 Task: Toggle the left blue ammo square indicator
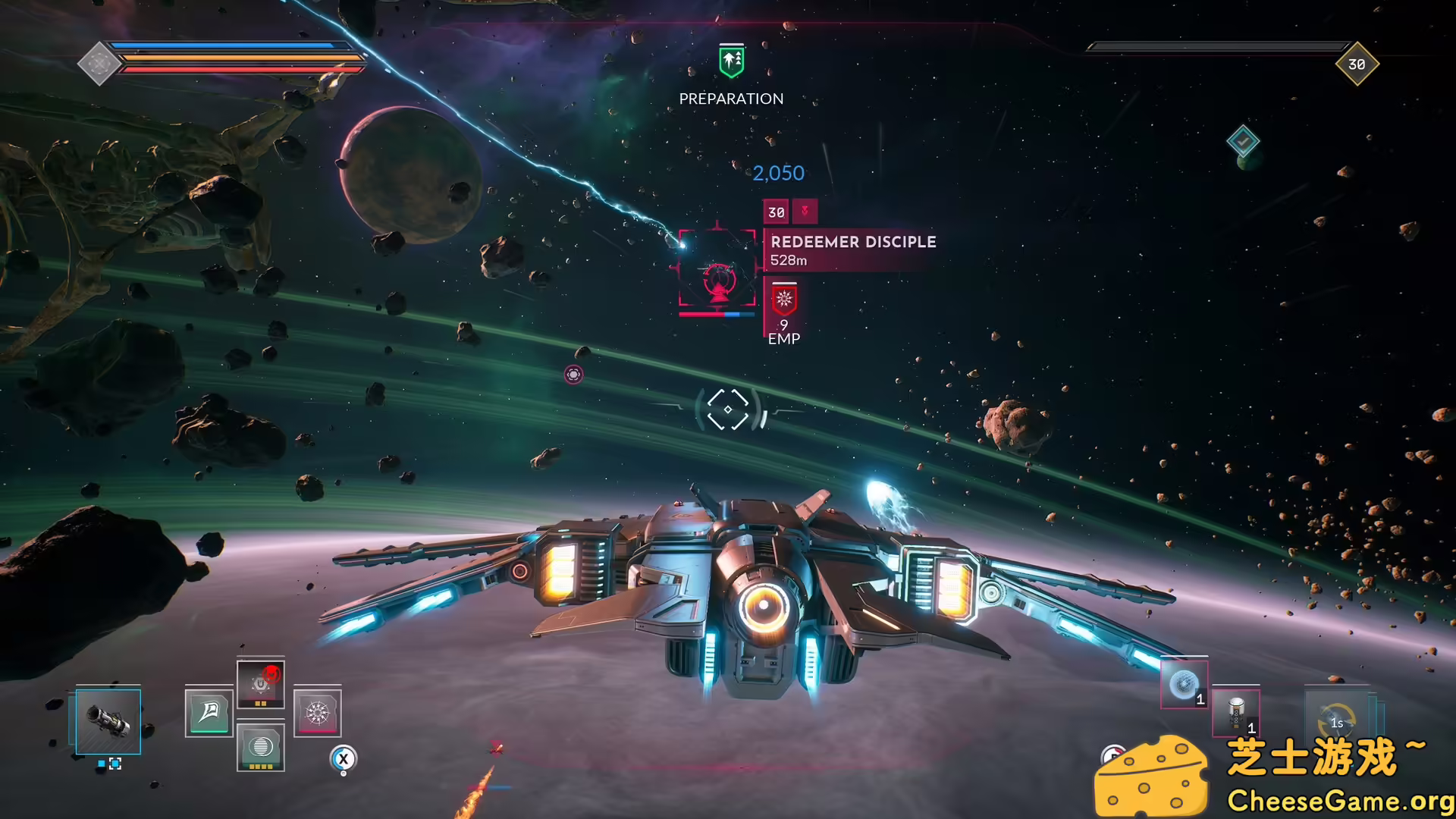tap(101, 763)
